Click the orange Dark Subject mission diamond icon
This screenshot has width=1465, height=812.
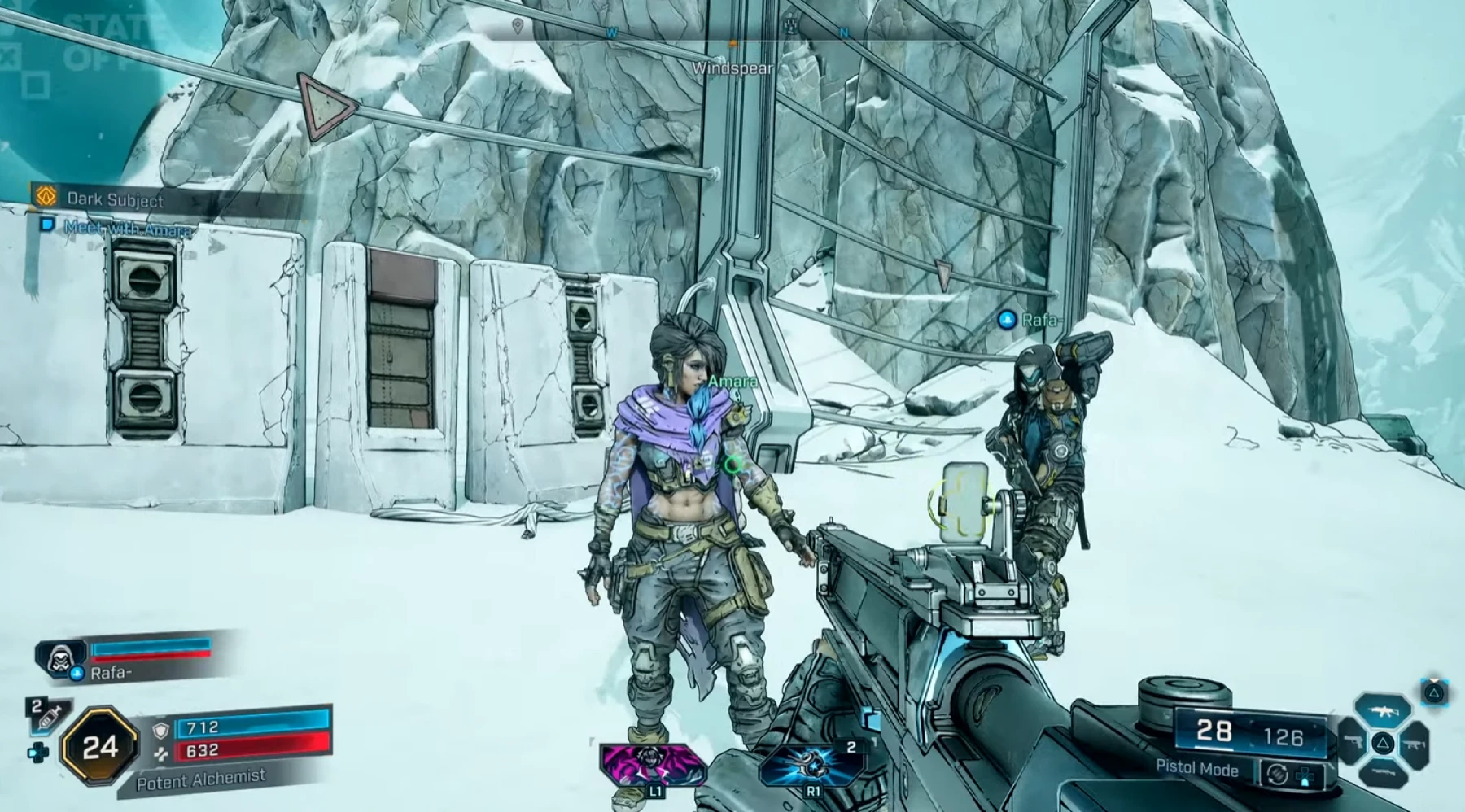coord(46,197)
